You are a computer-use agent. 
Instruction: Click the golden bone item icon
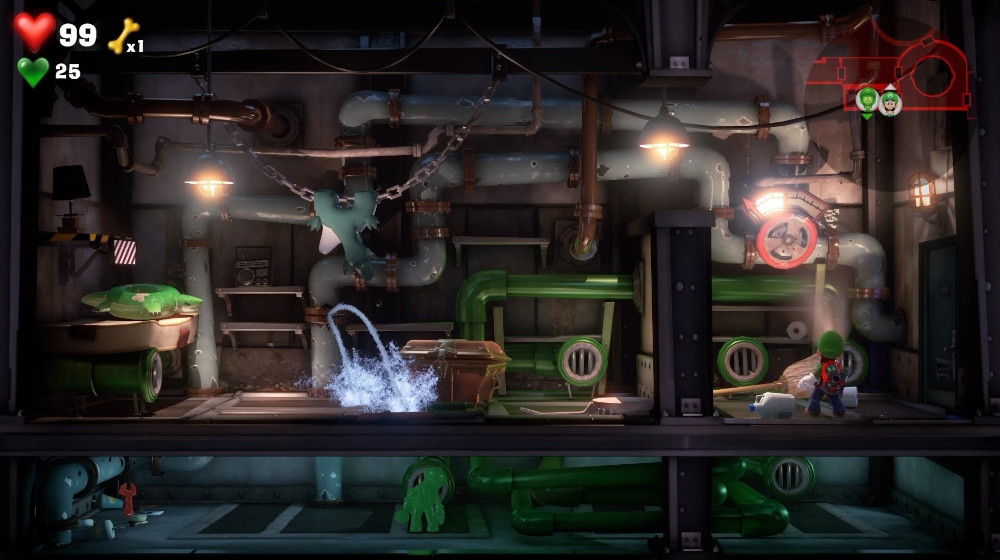[122, 36]
